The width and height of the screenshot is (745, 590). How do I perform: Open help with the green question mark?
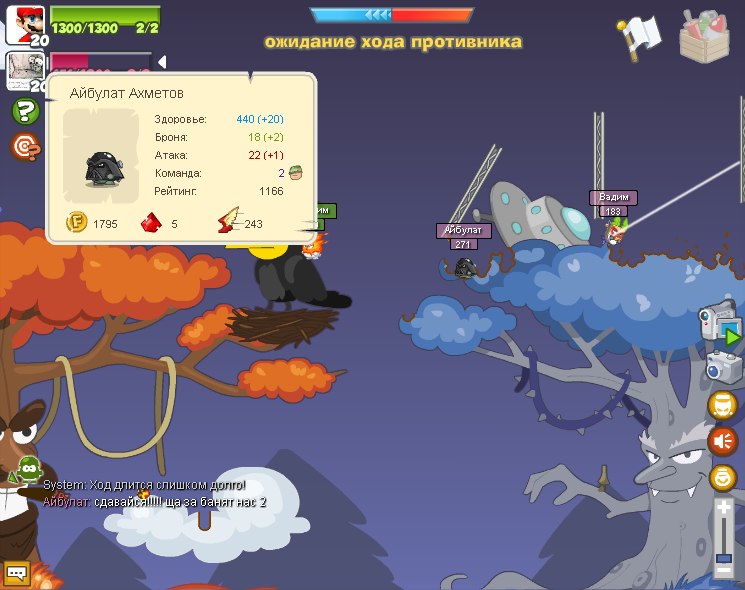click(x=25, y=111)
